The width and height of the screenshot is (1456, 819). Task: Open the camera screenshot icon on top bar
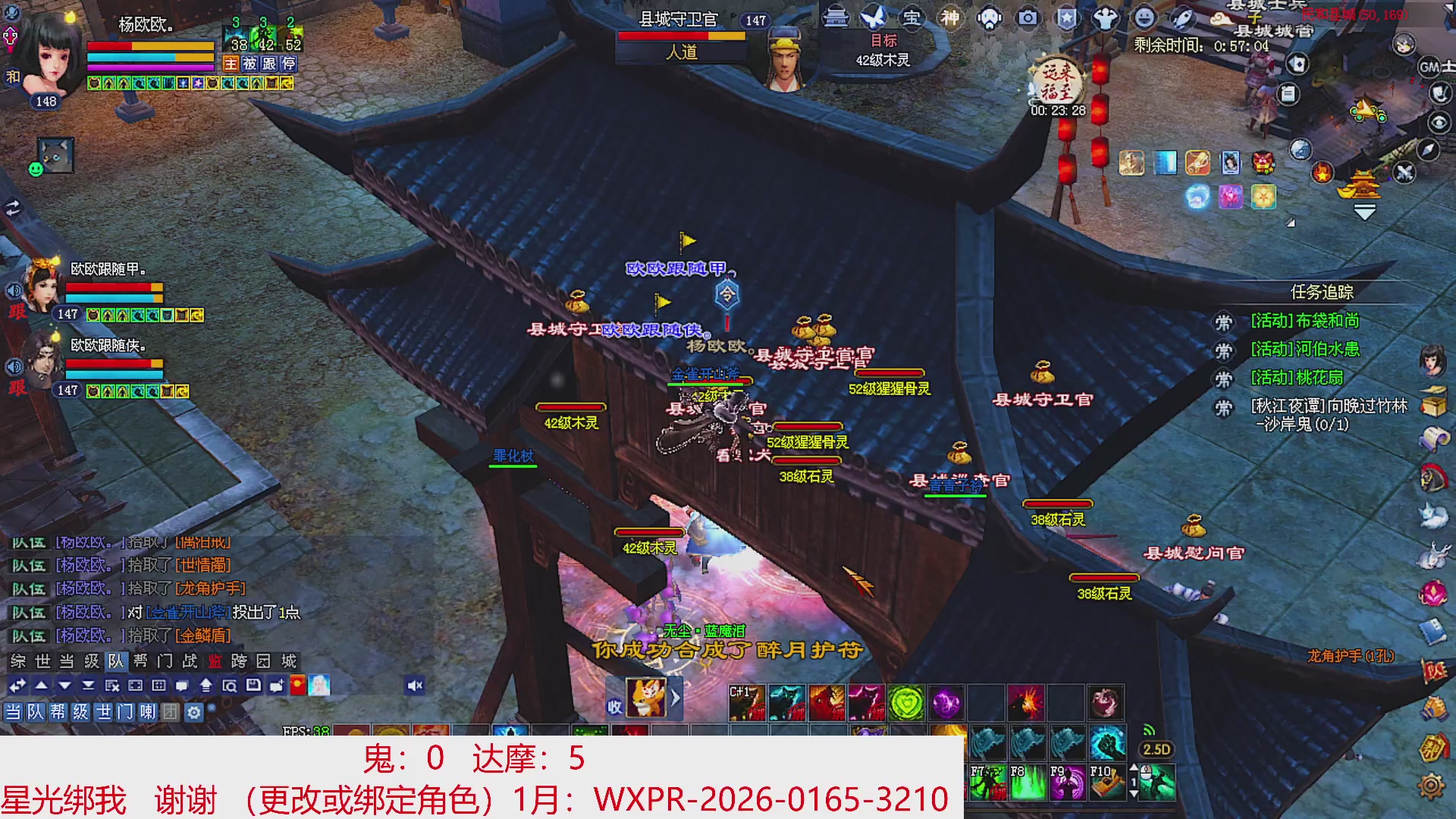coord(1028,19)
